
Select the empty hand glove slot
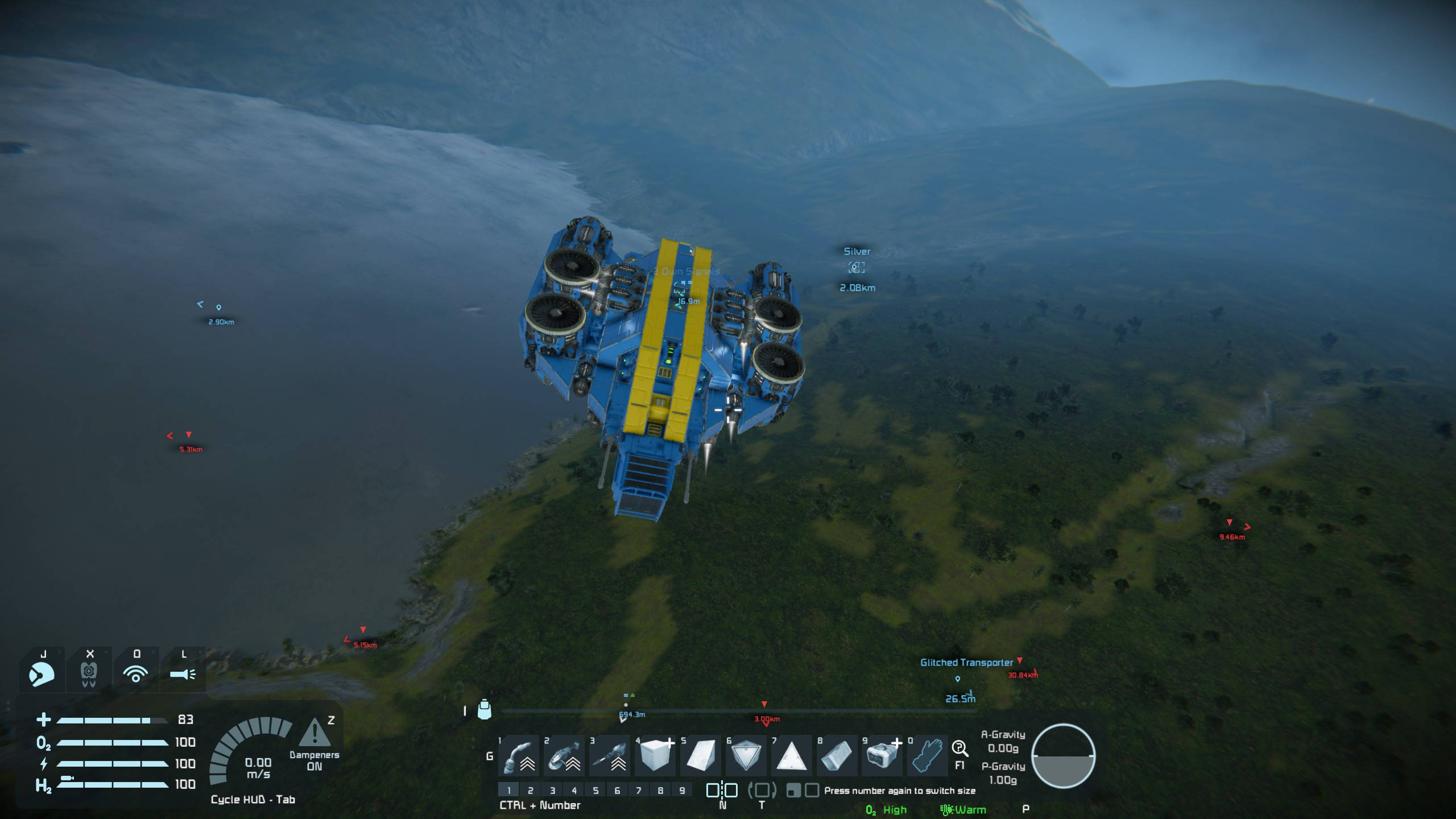point(926,756)
